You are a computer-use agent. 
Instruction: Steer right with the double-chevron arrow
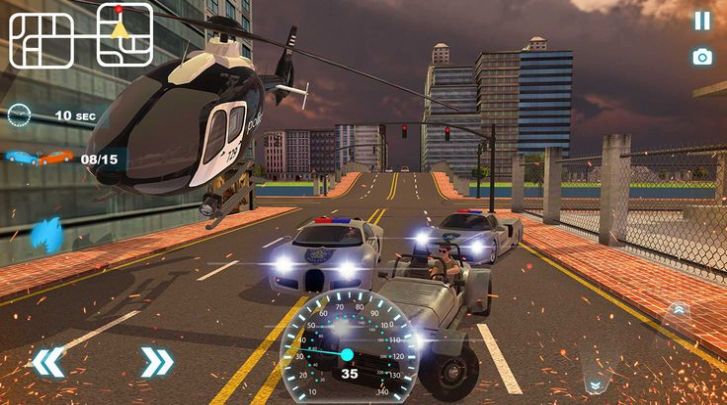pyautogui.click(x=157, y=362)
